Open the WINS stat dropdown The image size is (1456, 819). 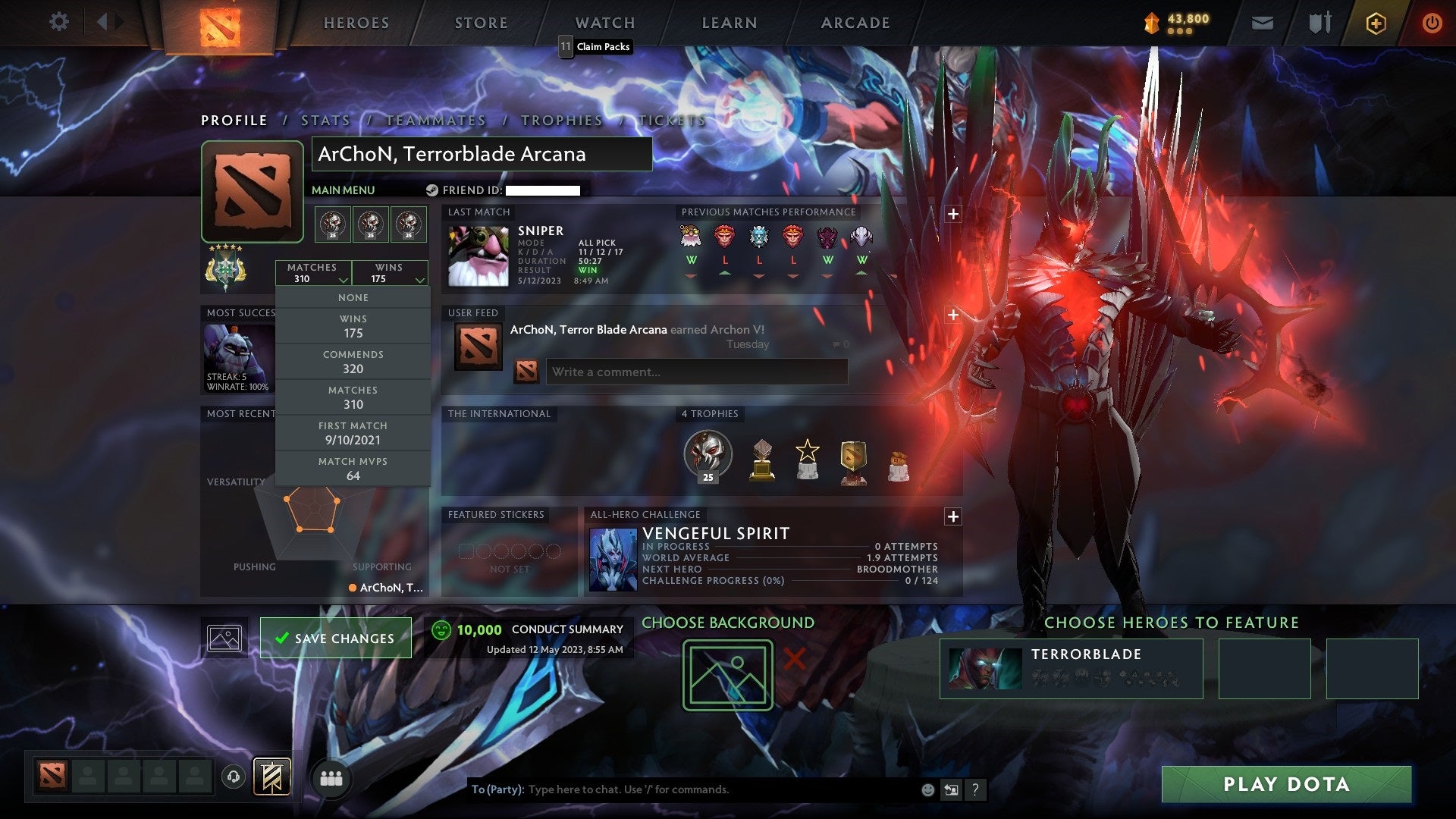coord(390,273)
